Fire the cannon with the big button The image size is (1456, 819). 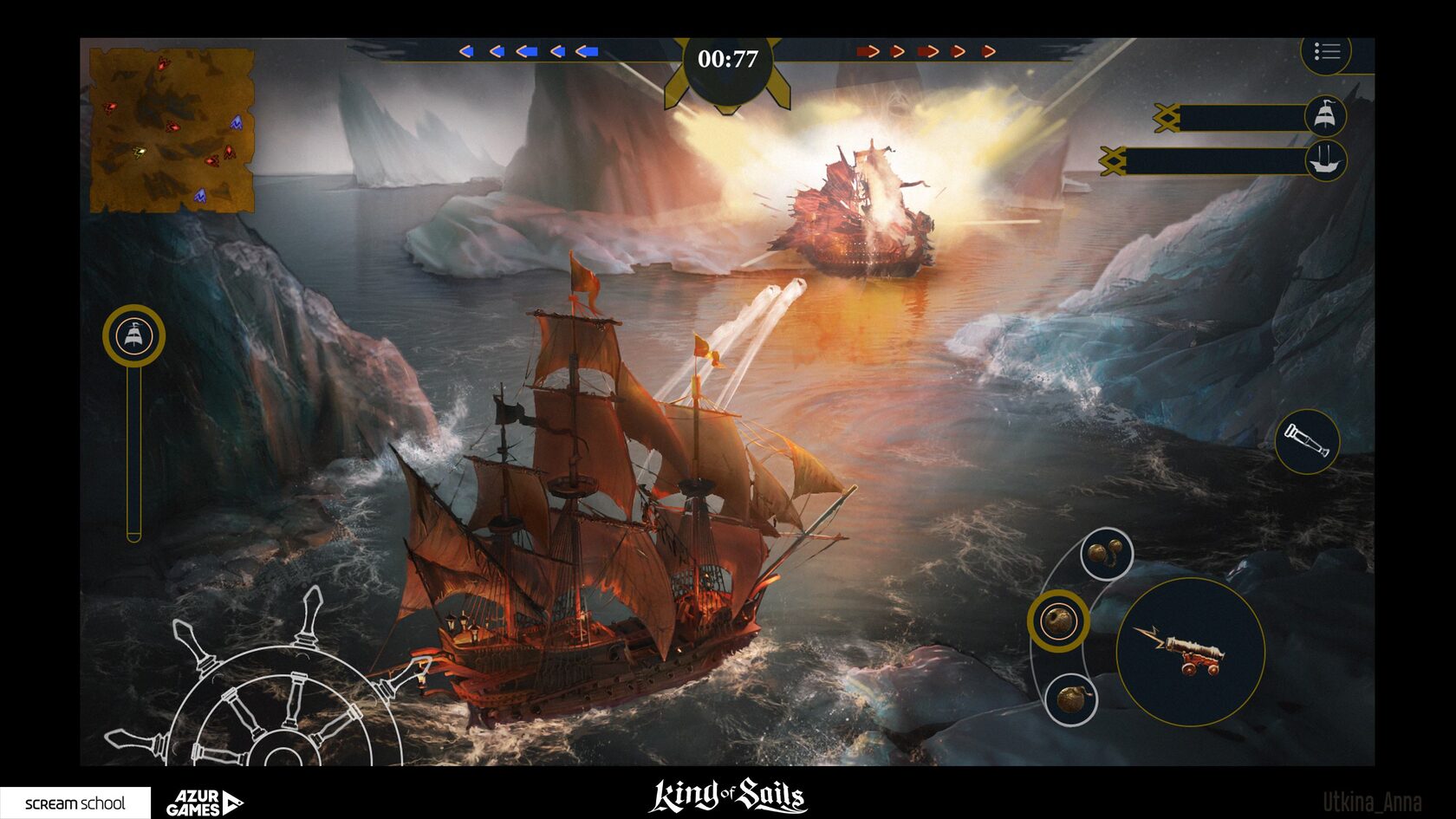click(1190, 652)
